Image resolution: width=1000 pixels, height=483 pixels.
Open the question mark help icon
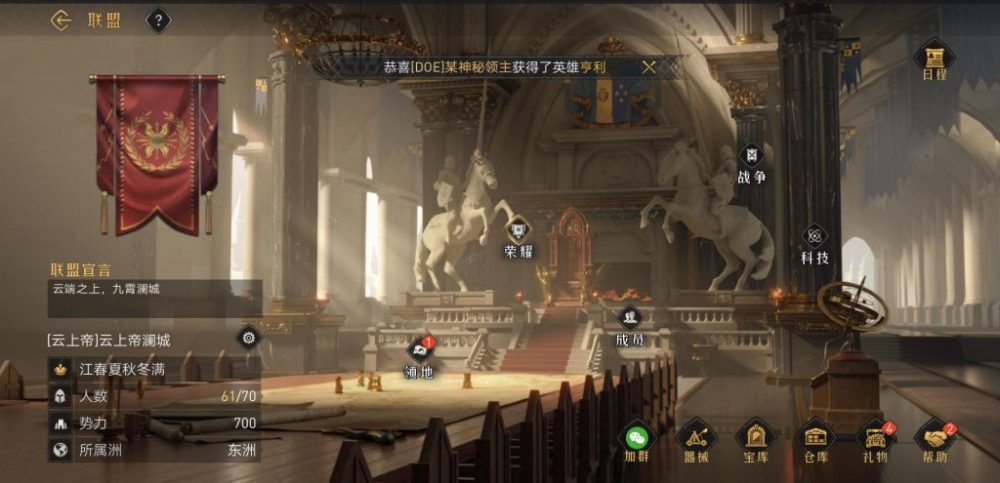(x=158, y=20)
